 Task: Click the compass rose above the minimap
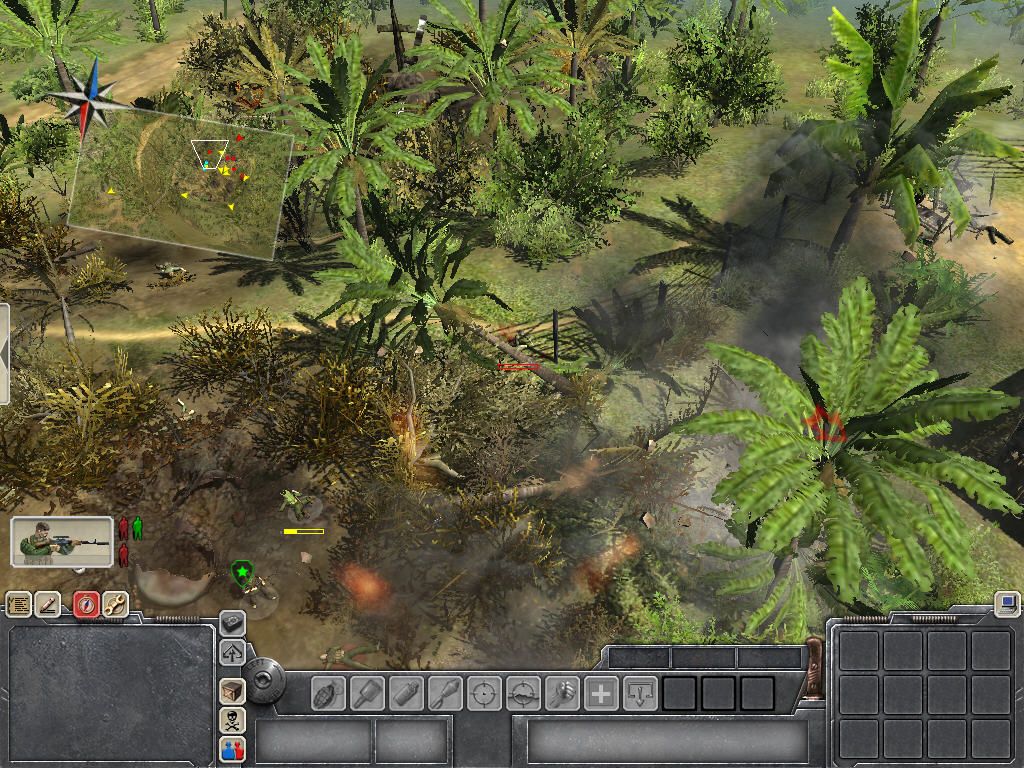[x=90, y=98]
